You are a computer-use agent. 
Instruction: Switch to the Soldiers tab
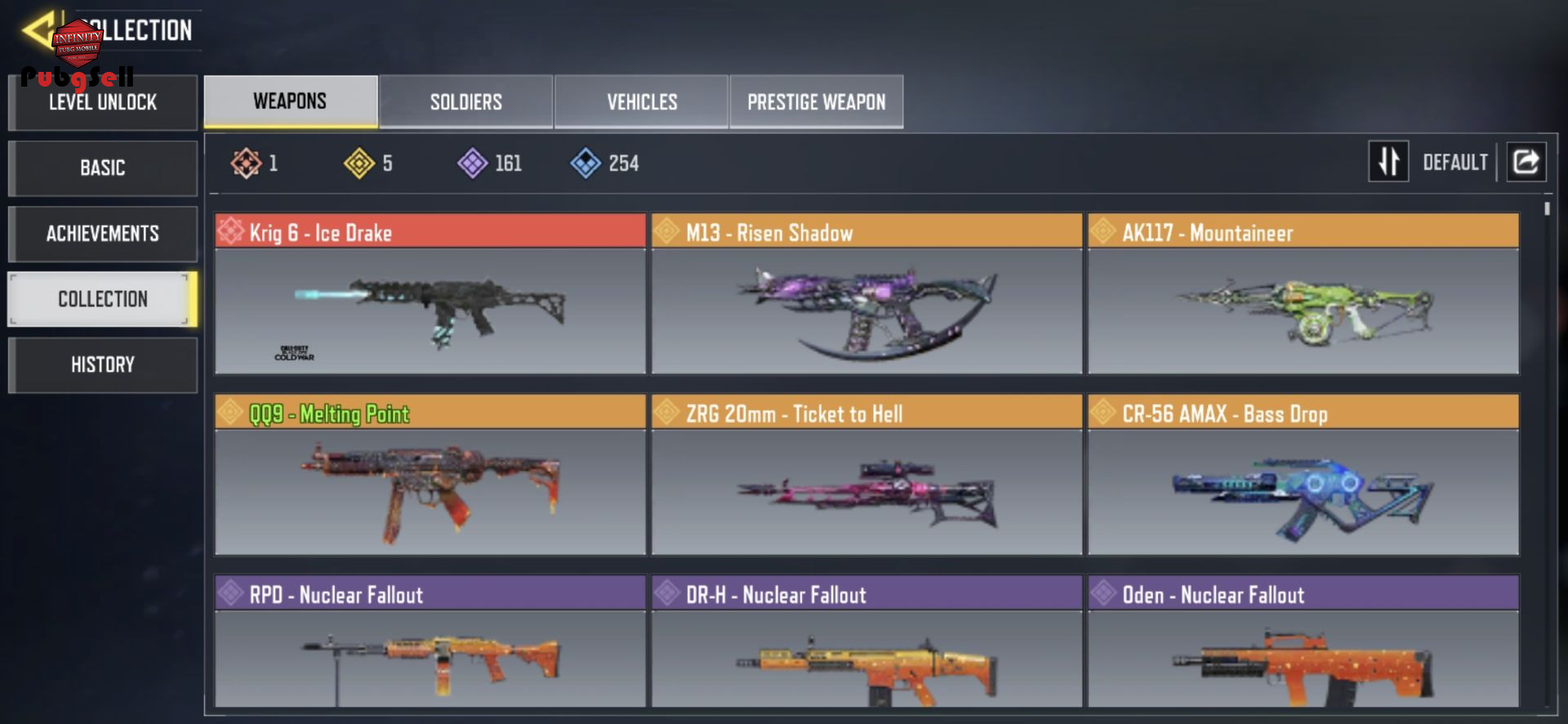pyautogui.click(x=465, y=102)
